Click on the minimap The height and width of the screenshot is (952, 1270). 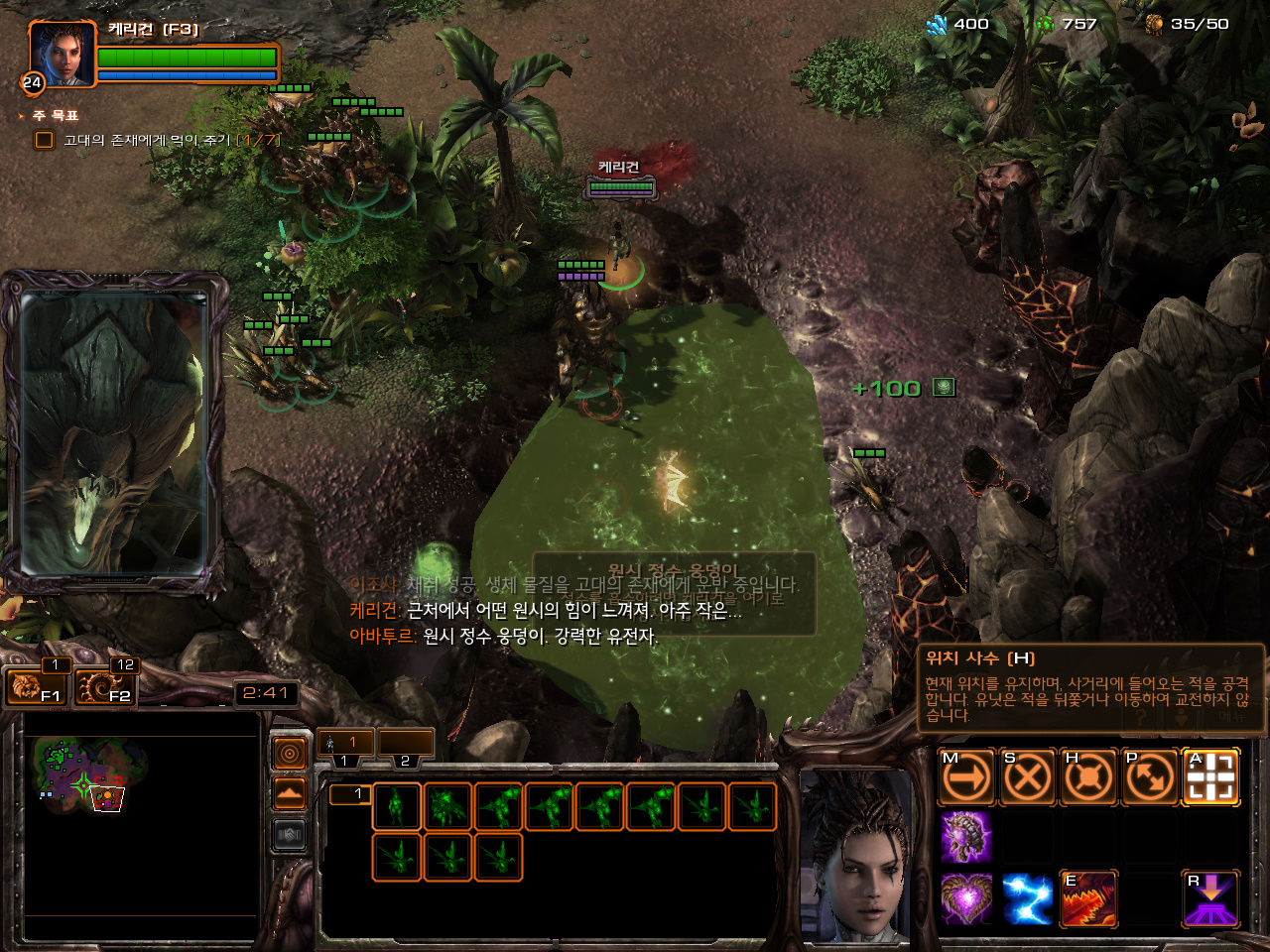139,823
